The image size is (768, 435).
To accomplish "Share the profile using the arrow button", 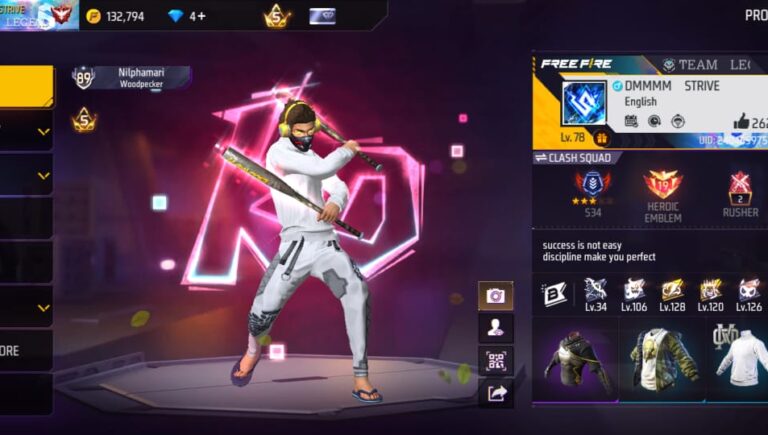I will (495, 394).
